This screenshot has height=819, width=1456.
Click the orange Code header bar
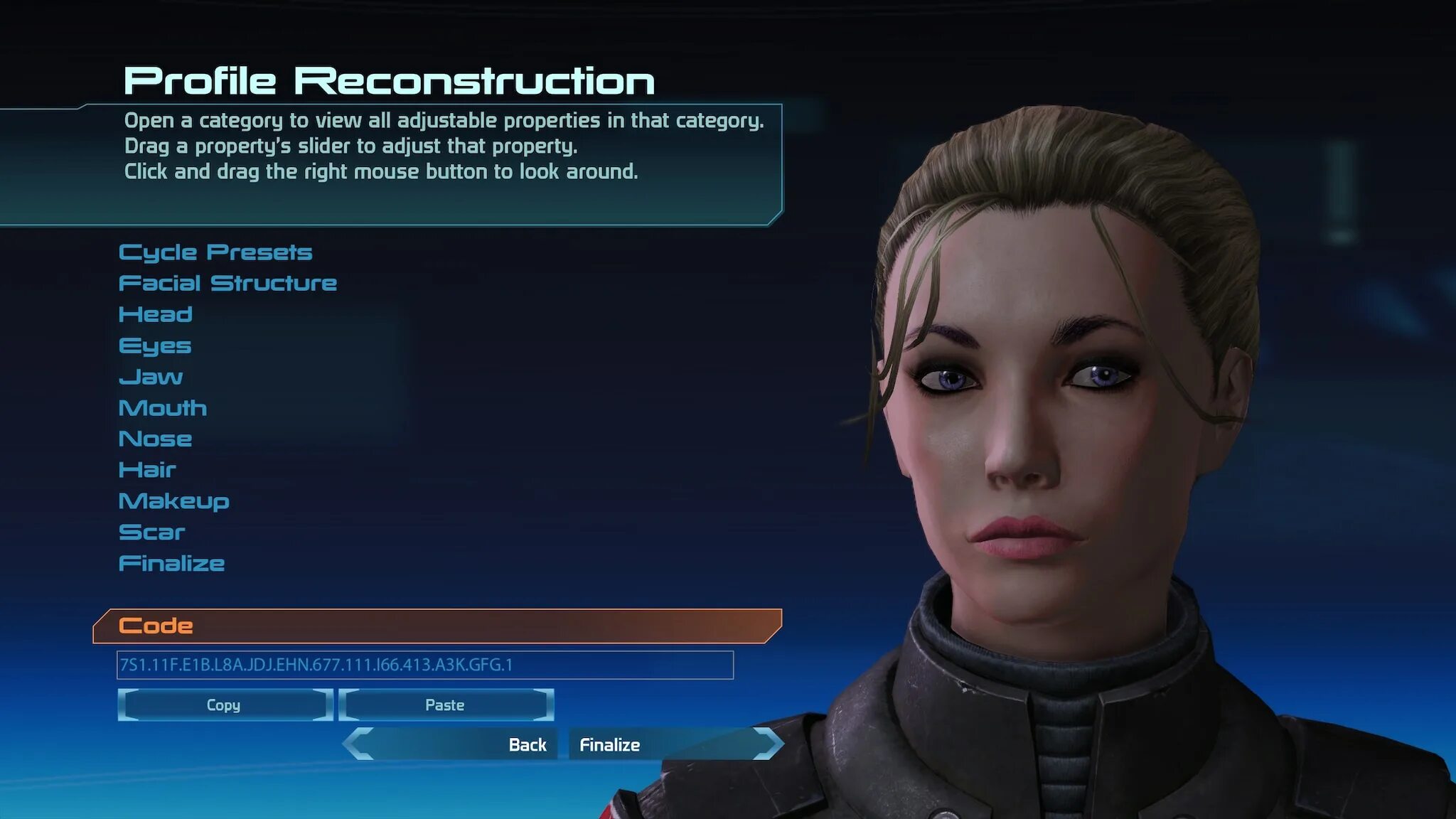coord(437,626)
